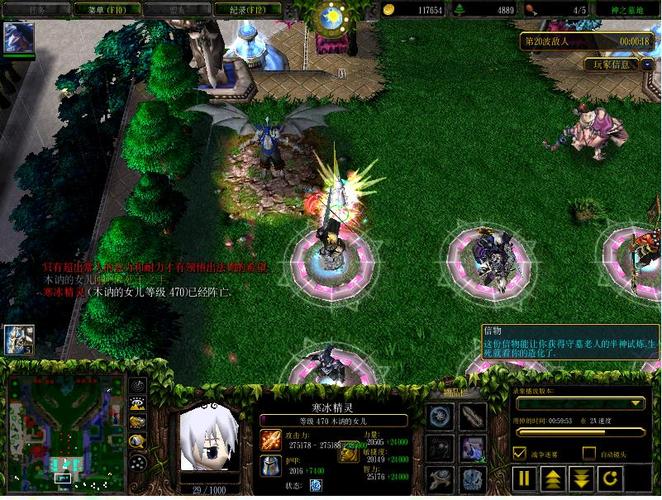Open the replay vision dropdown

pos(579,403)
